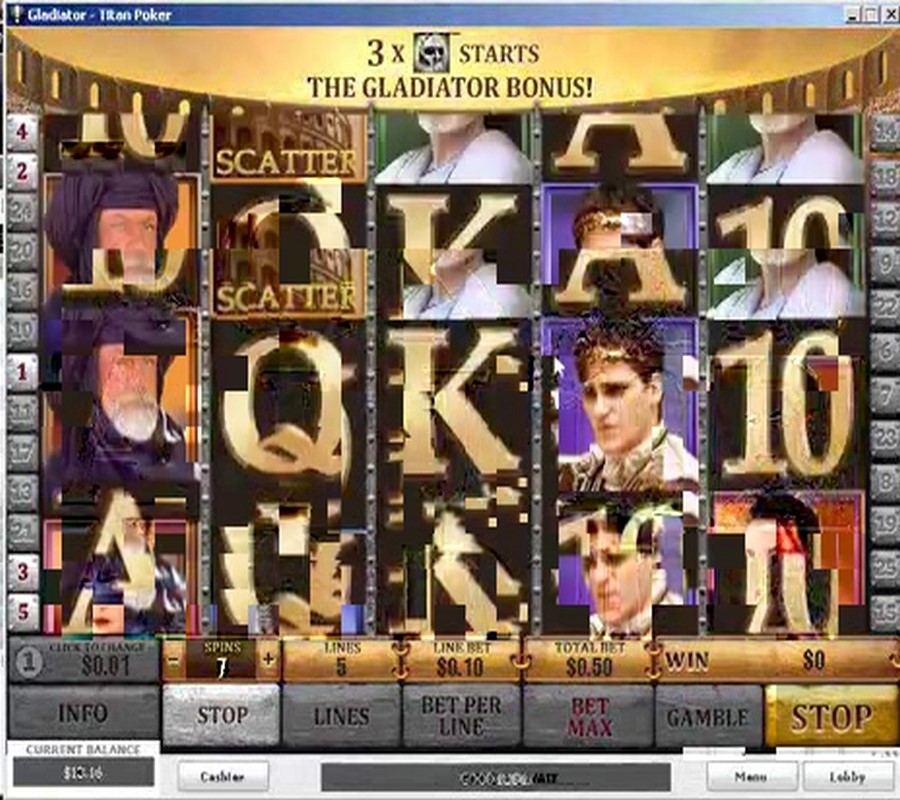Select payline number 1 marker

tap(22, 372)
